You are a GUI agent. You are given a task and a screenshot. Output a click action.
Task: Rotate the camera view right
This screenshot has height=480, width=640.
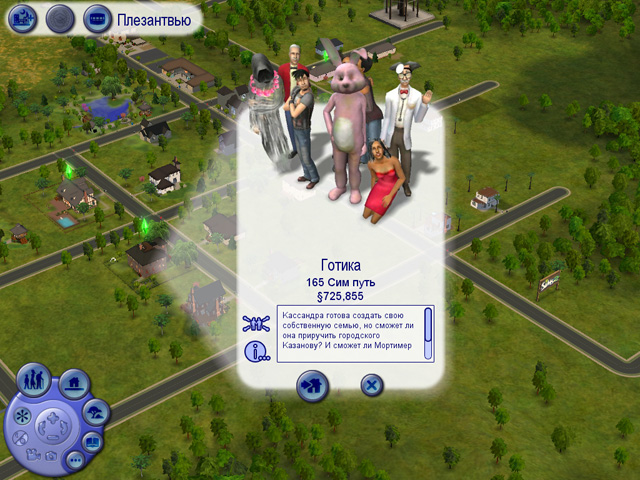click(64, 428)
